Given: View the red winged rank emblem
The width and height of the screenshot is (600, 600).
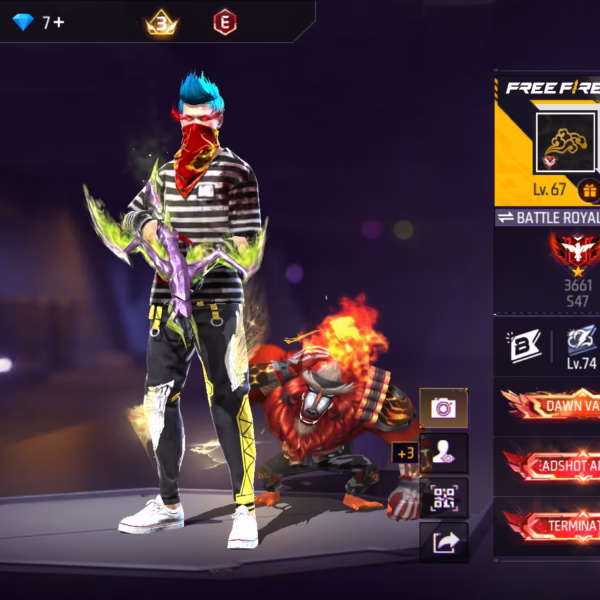Looking at the screenshot, I should (x=577, y=252).
